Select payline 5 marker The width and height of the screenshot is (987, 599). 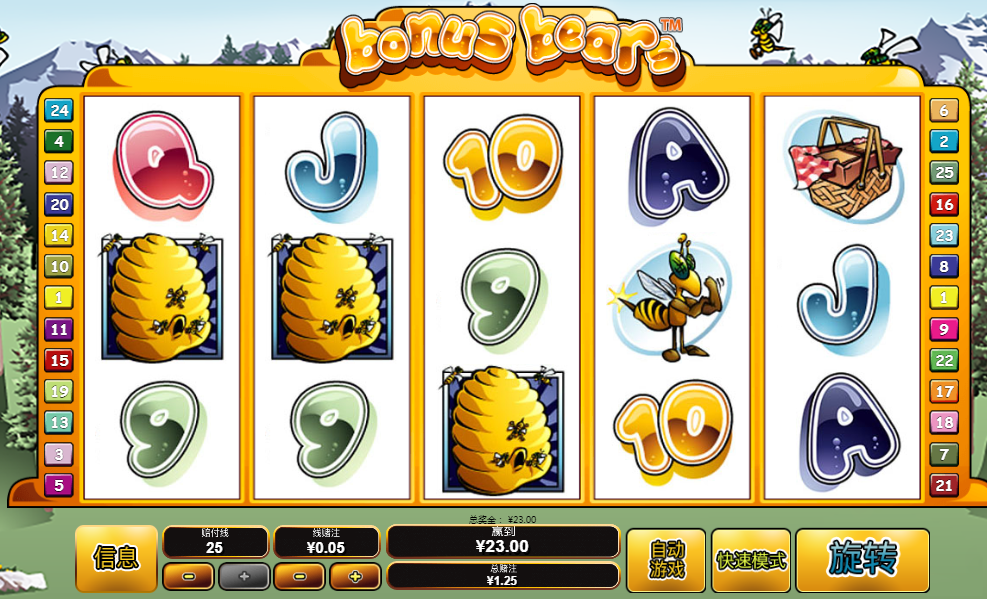[59, 486]
